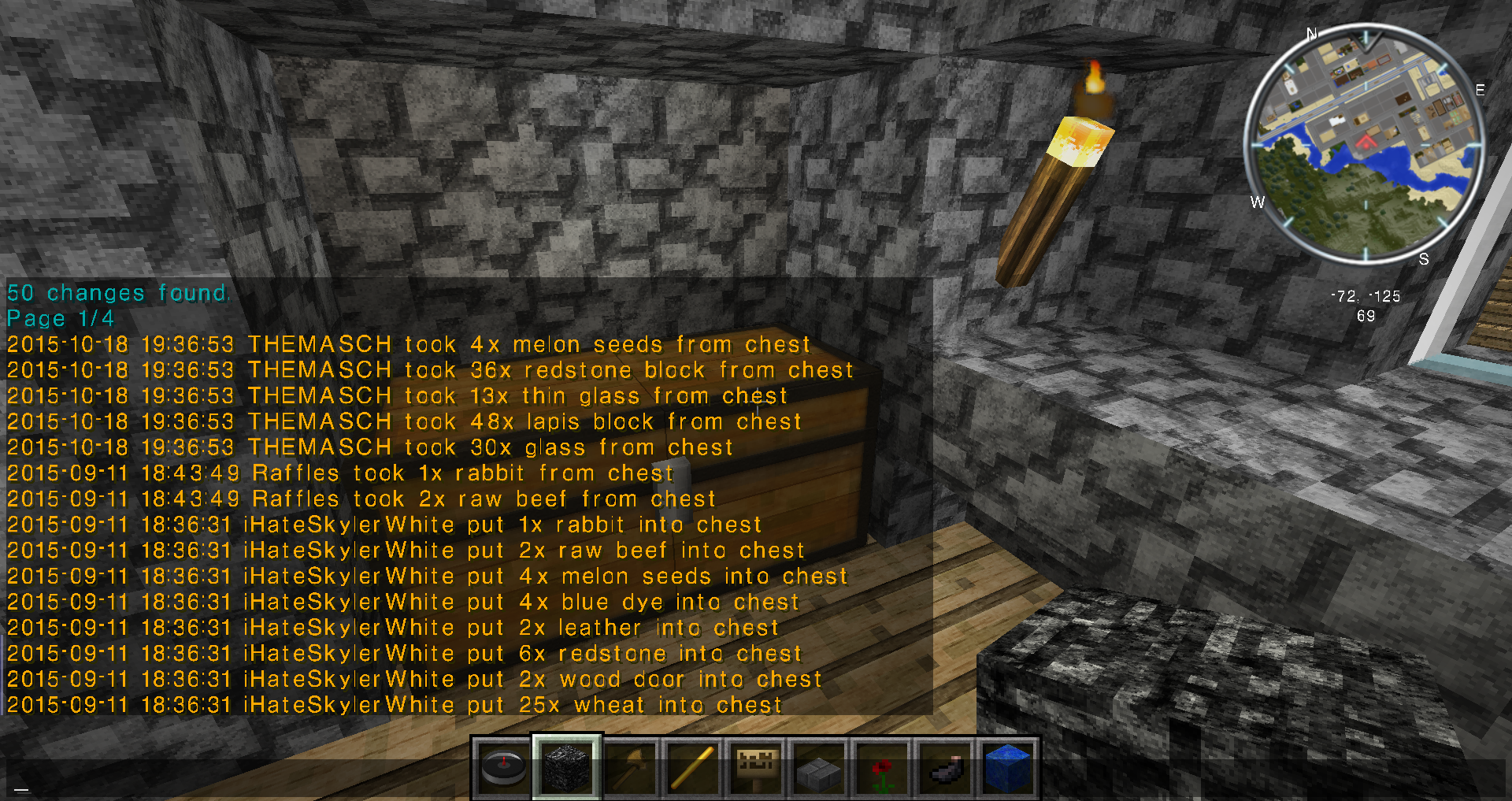Select the bedrock block hotbar slot
The width and height of the screenshot is (1512, 801).
pos(567,768)
